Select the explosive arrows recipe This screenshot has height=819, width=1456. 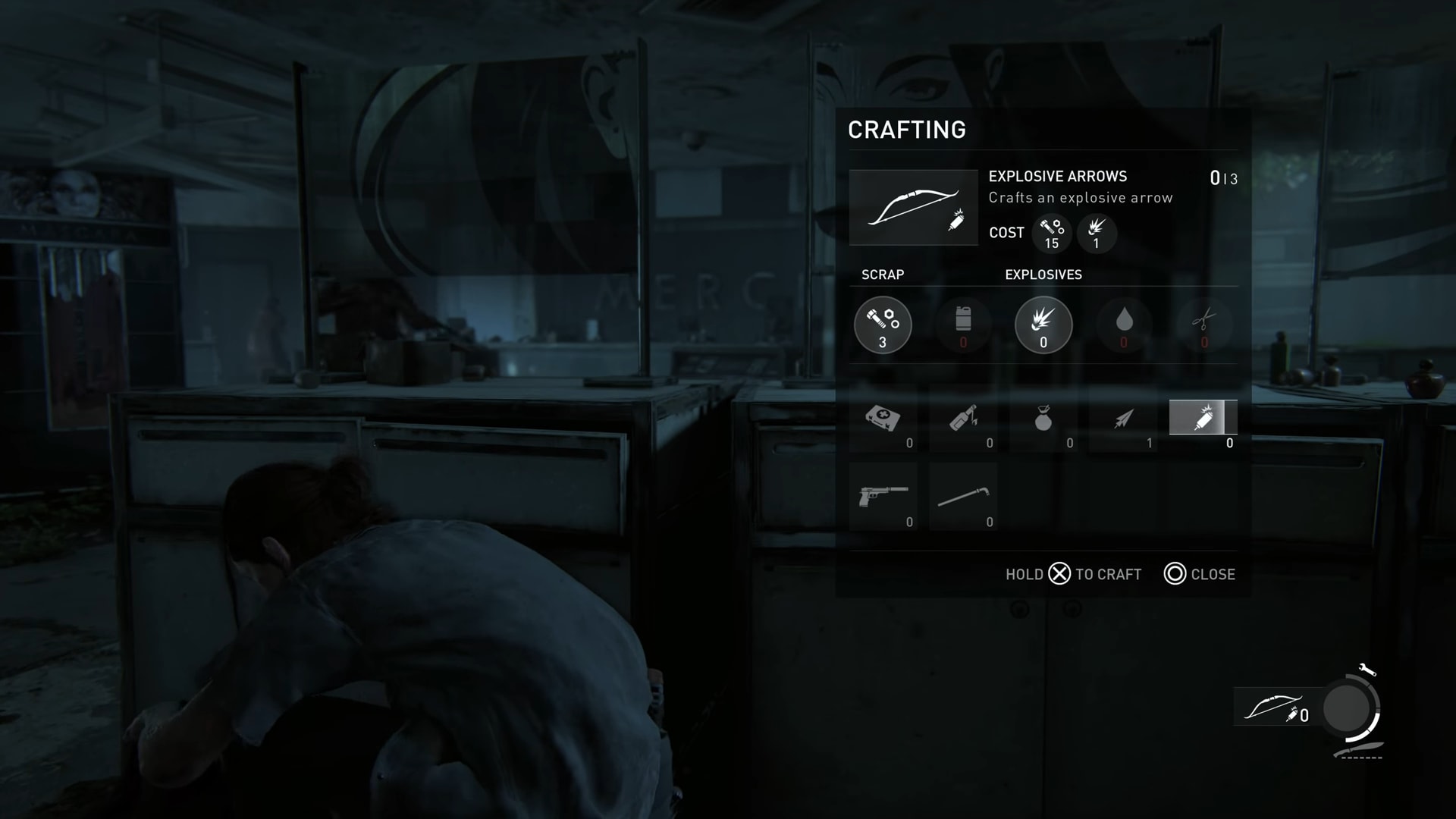coord(1204,417)
